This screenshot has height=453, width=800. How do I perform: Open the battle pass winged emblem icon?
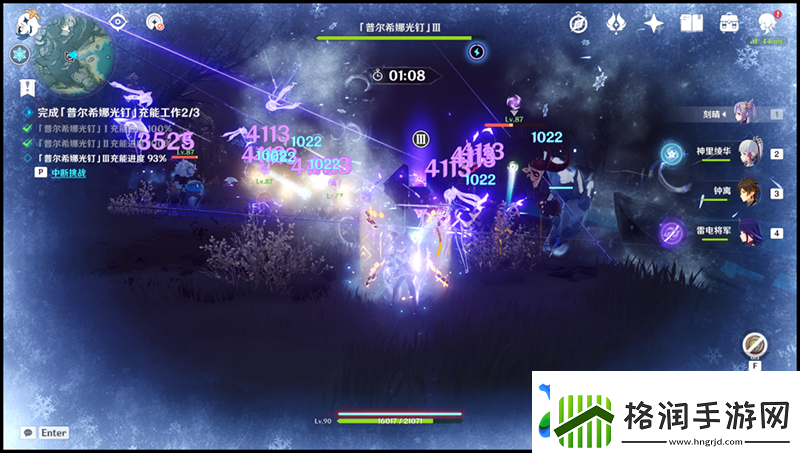[617, 23]
